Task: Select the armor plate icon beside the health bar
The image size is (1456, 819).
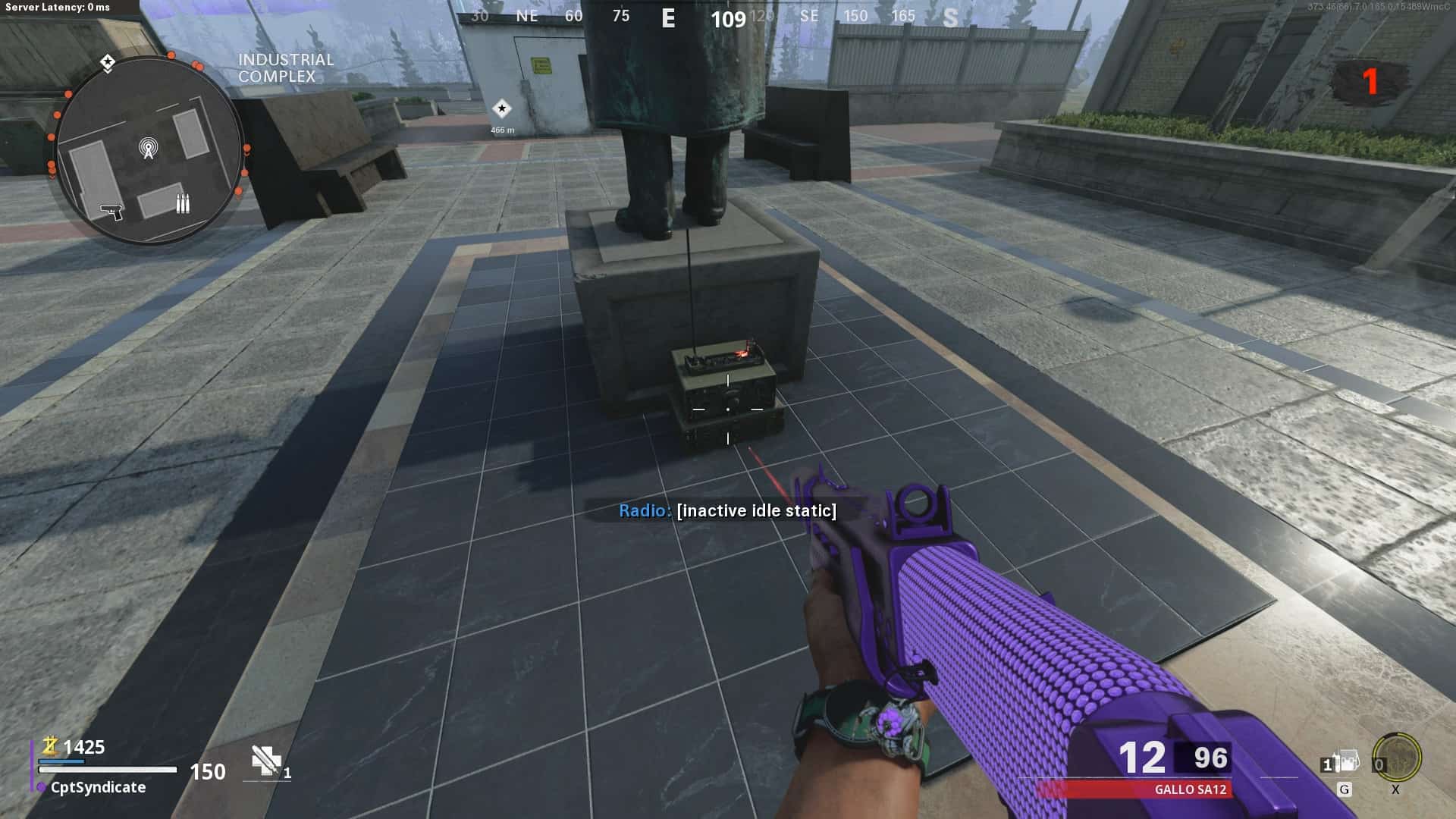Action: click(x=266, y=761)
